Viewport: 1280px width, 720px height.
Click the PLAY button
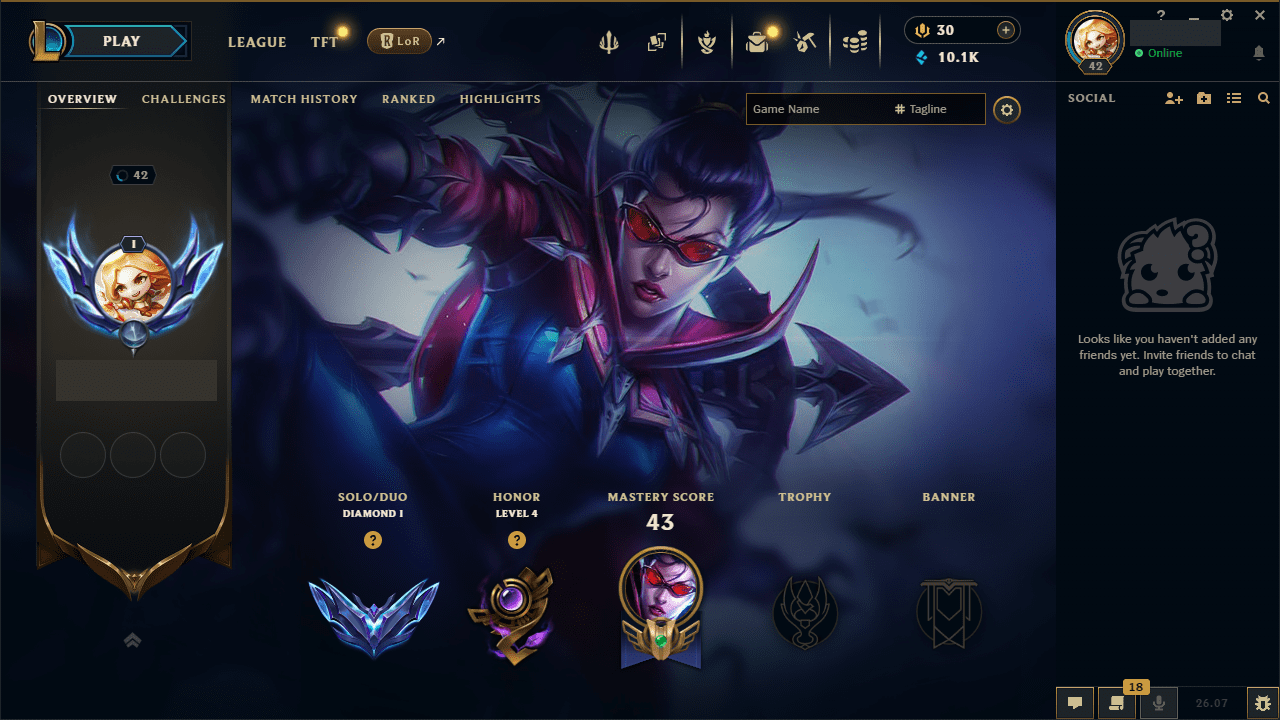tap(120, 41)
